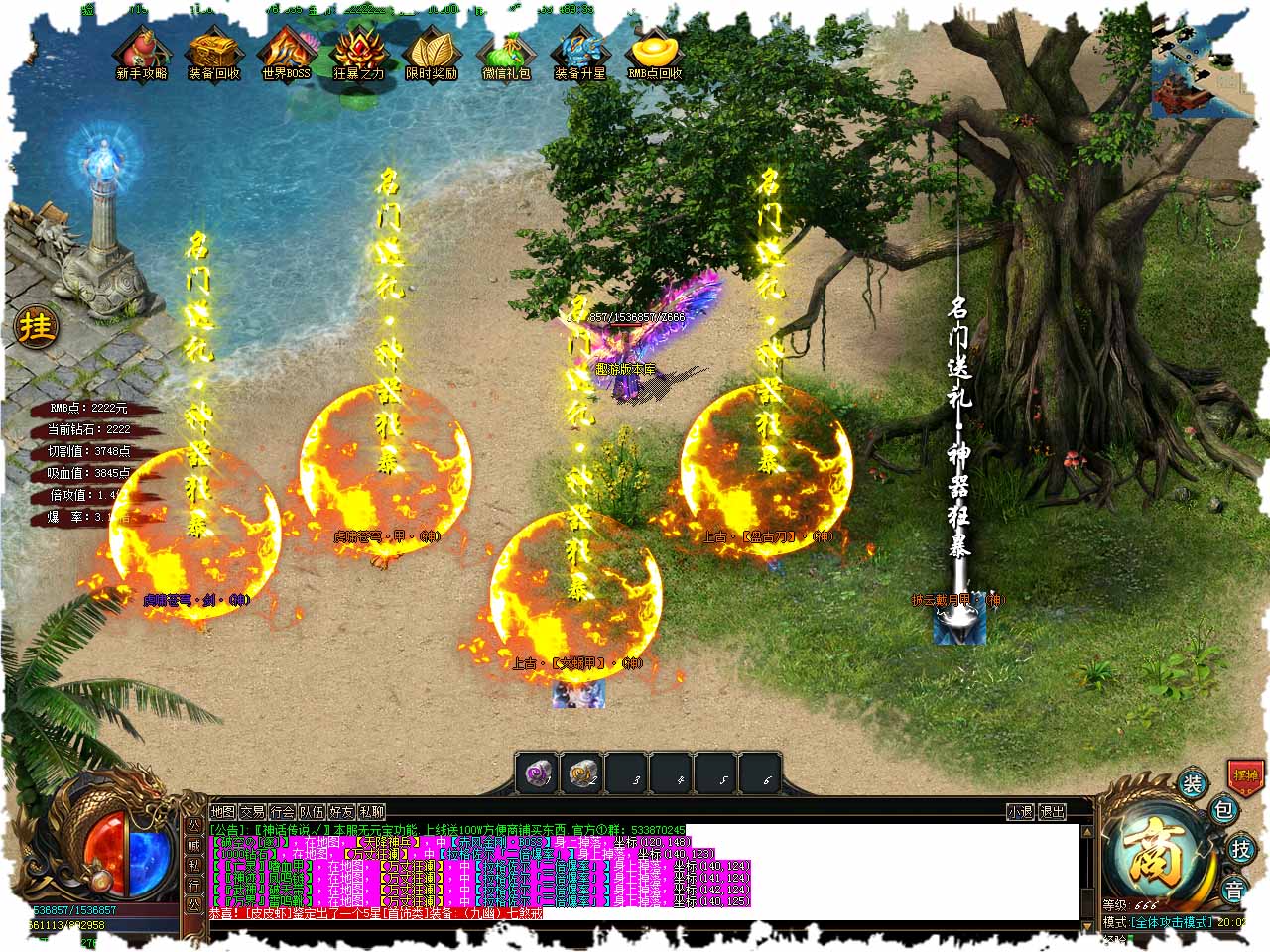Claim the 微信礼包 gift bag
Screen dimensions: 1270x952
click(x=506, y=54)
